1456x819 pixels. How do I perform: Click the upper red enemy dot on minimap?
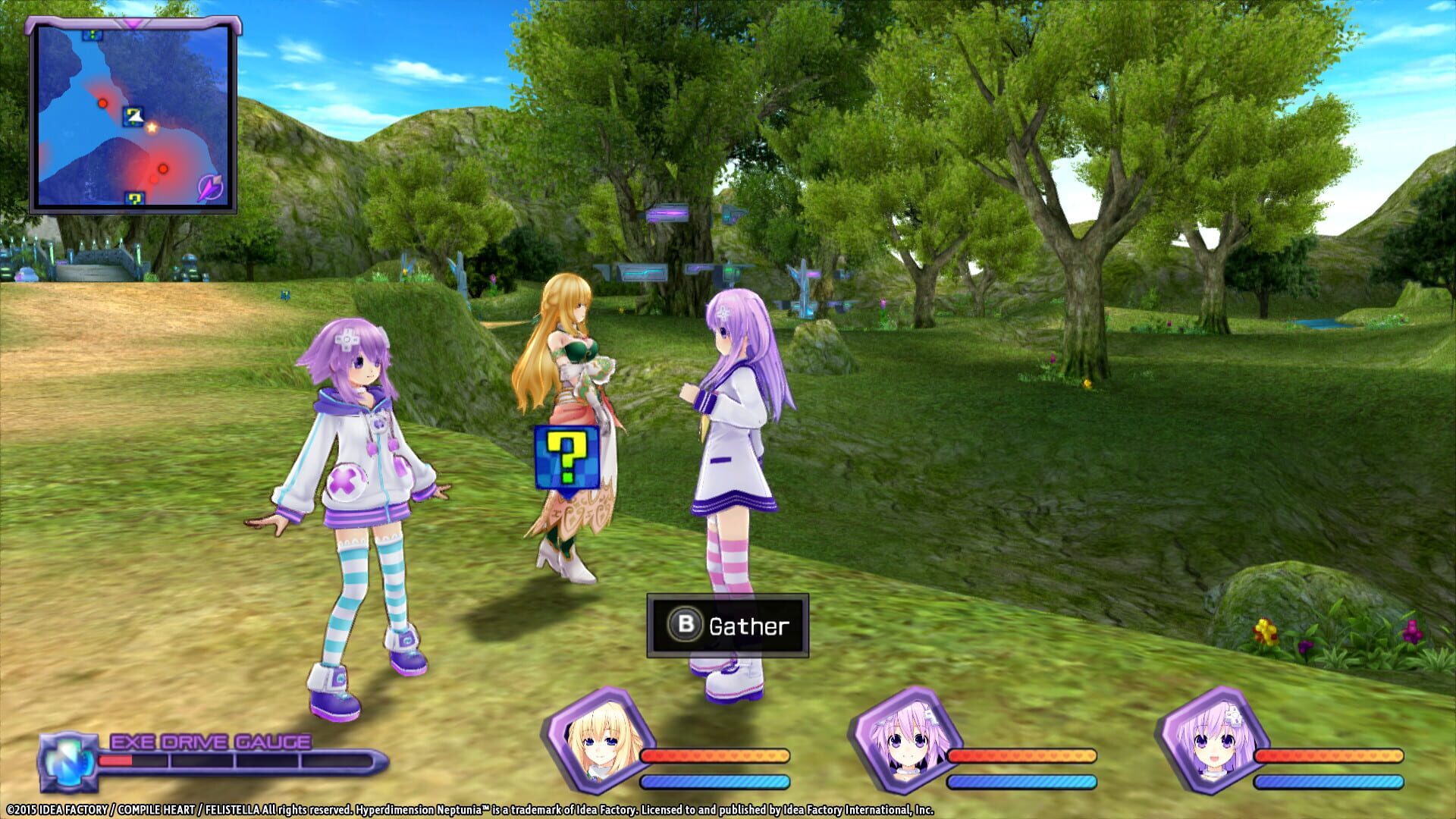point(103,103)
